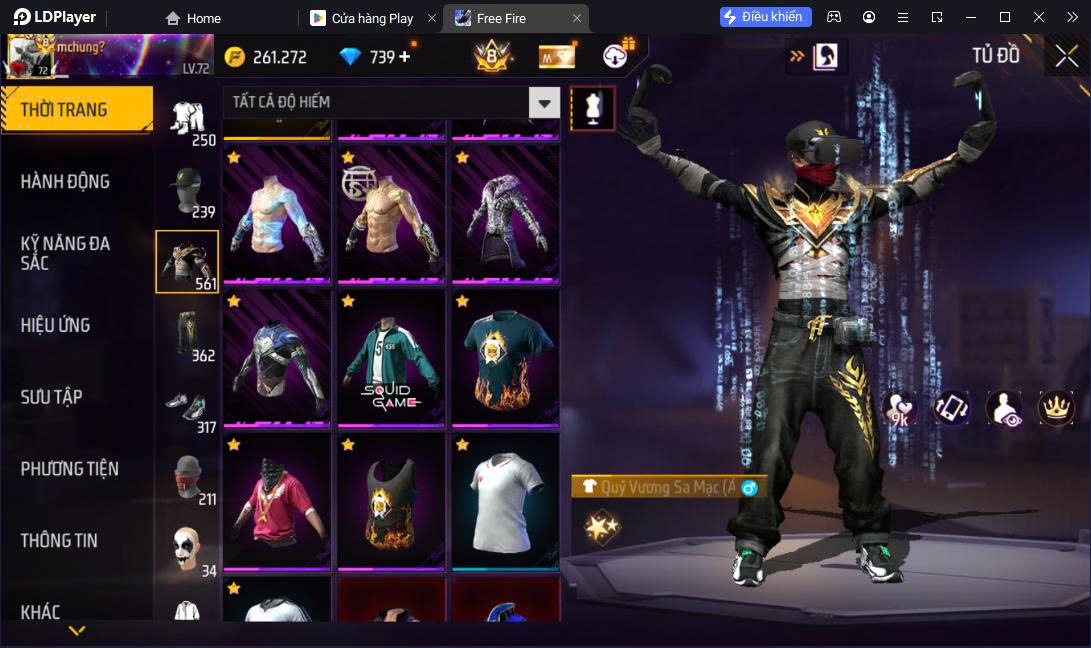
Task: Select the Hiệu Ứng category
Action: point(56,325)
